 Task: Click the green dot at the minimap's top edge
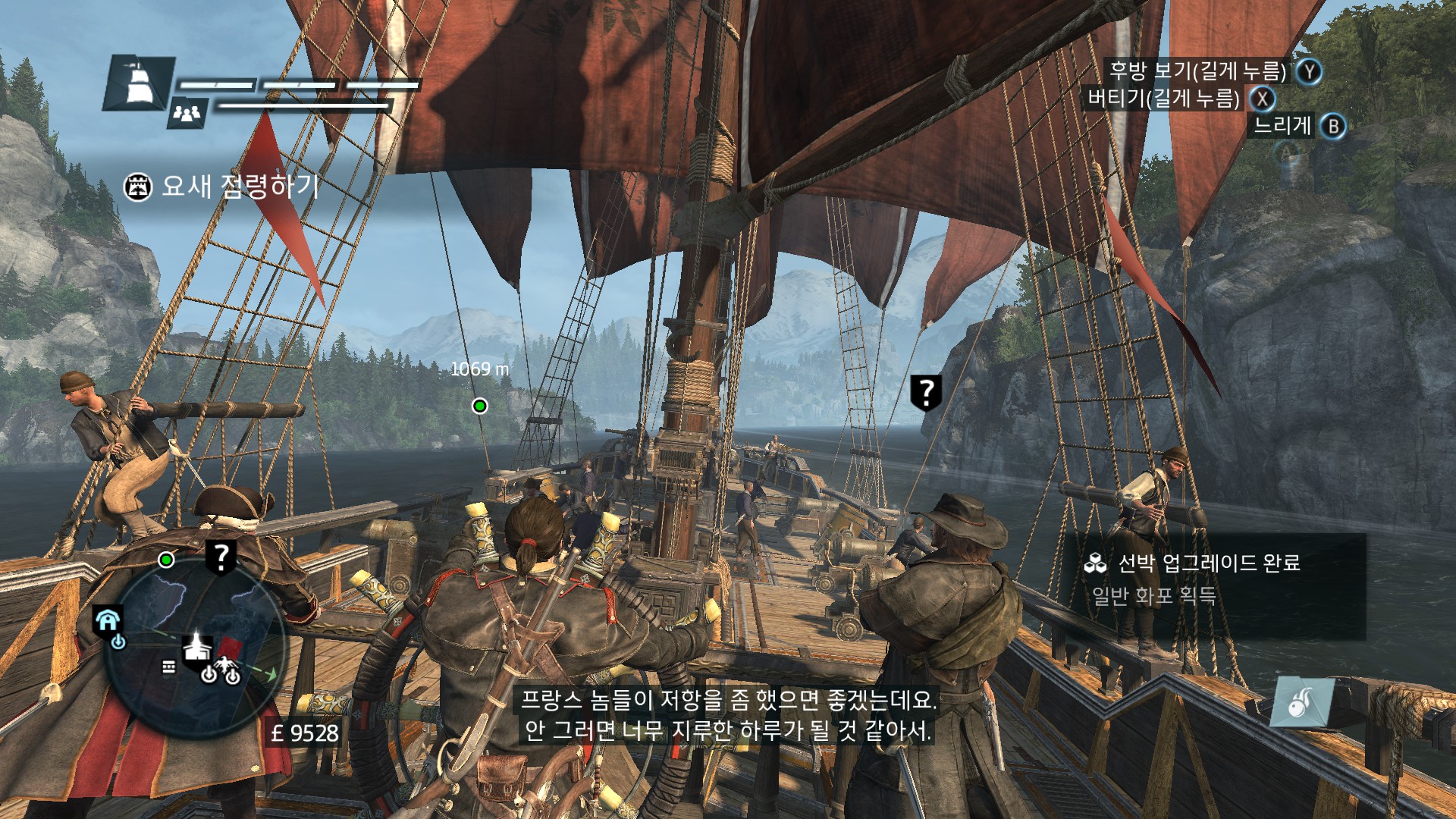click(x=166, y=560)
